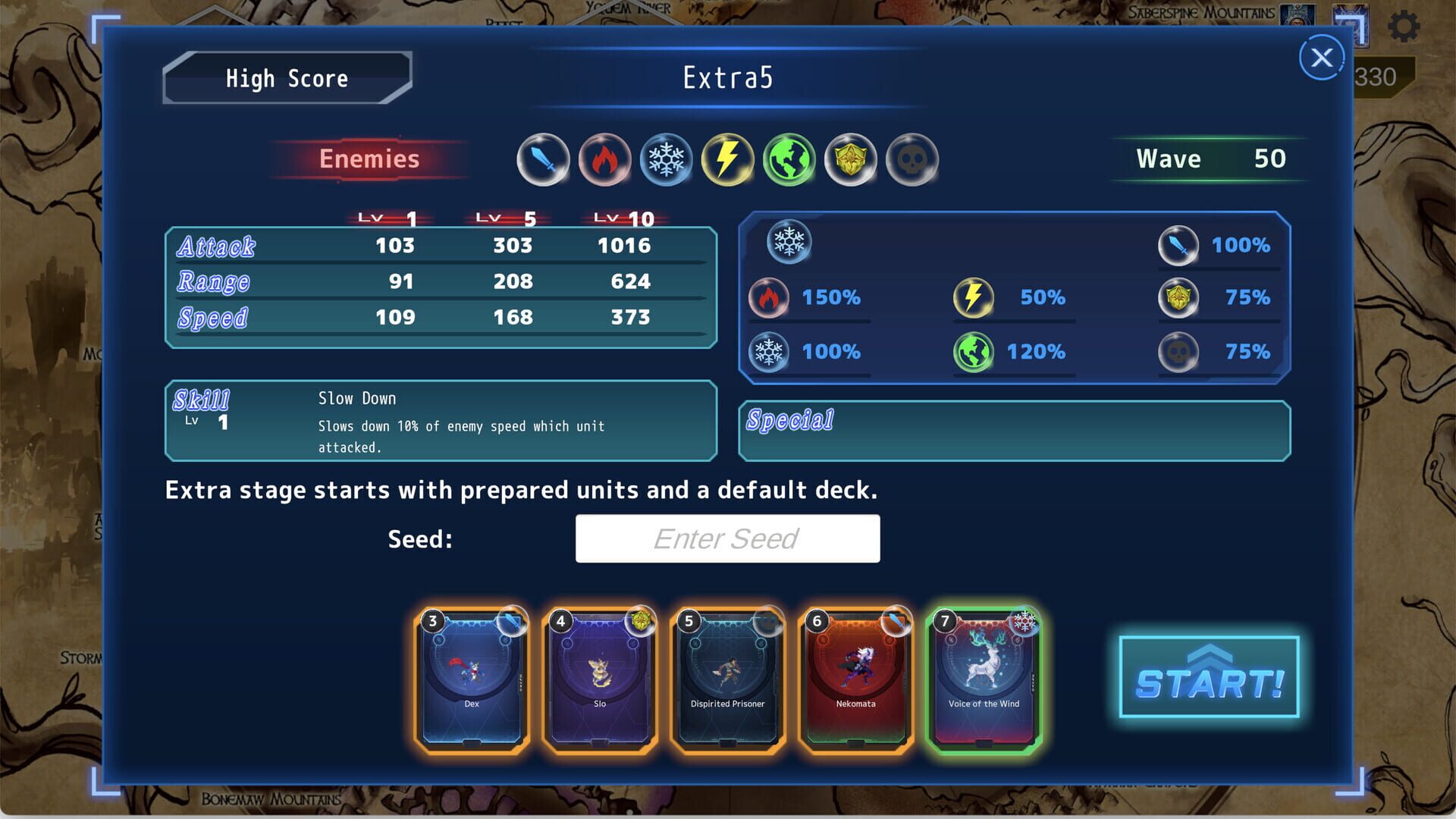The width and height of the screenshot is (1456, 819).
Task: Open the Enemies section header
Action: click(369, 159)
